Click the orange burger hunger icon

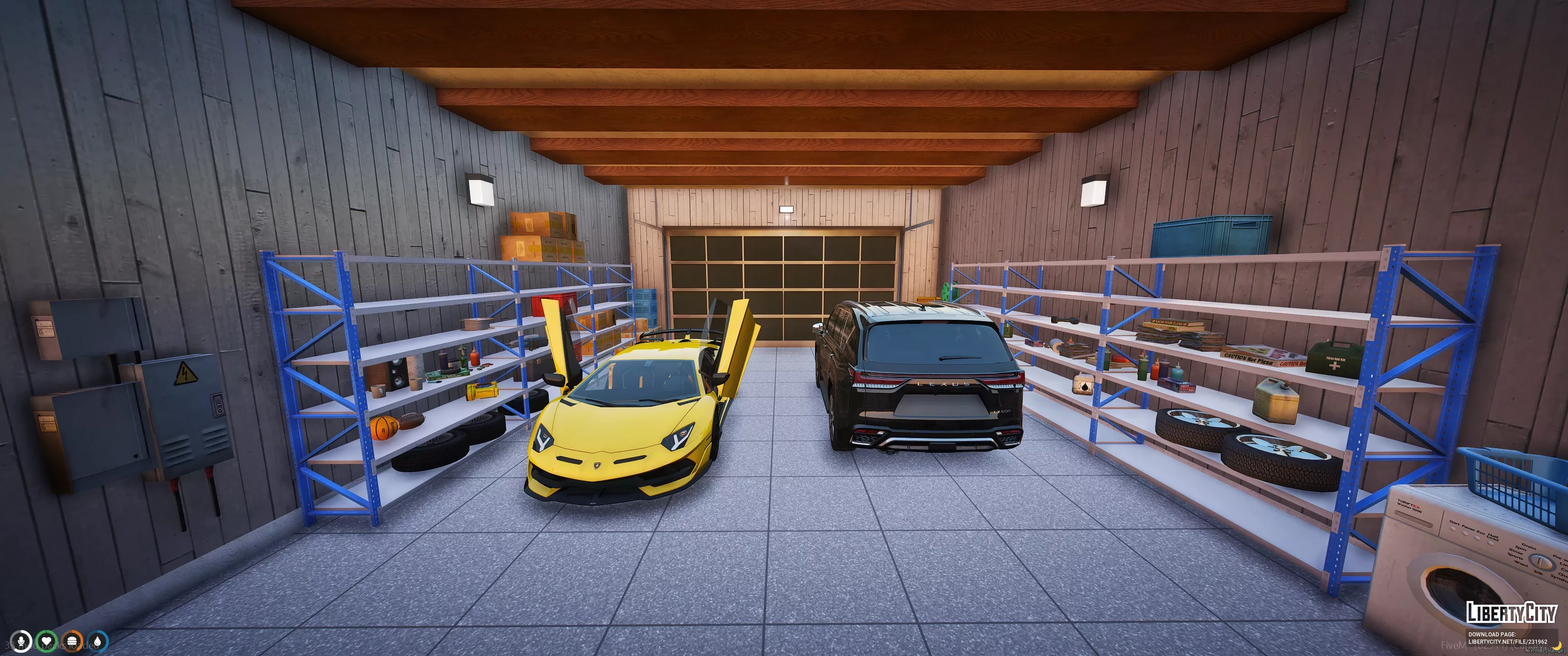pos(72,641)
